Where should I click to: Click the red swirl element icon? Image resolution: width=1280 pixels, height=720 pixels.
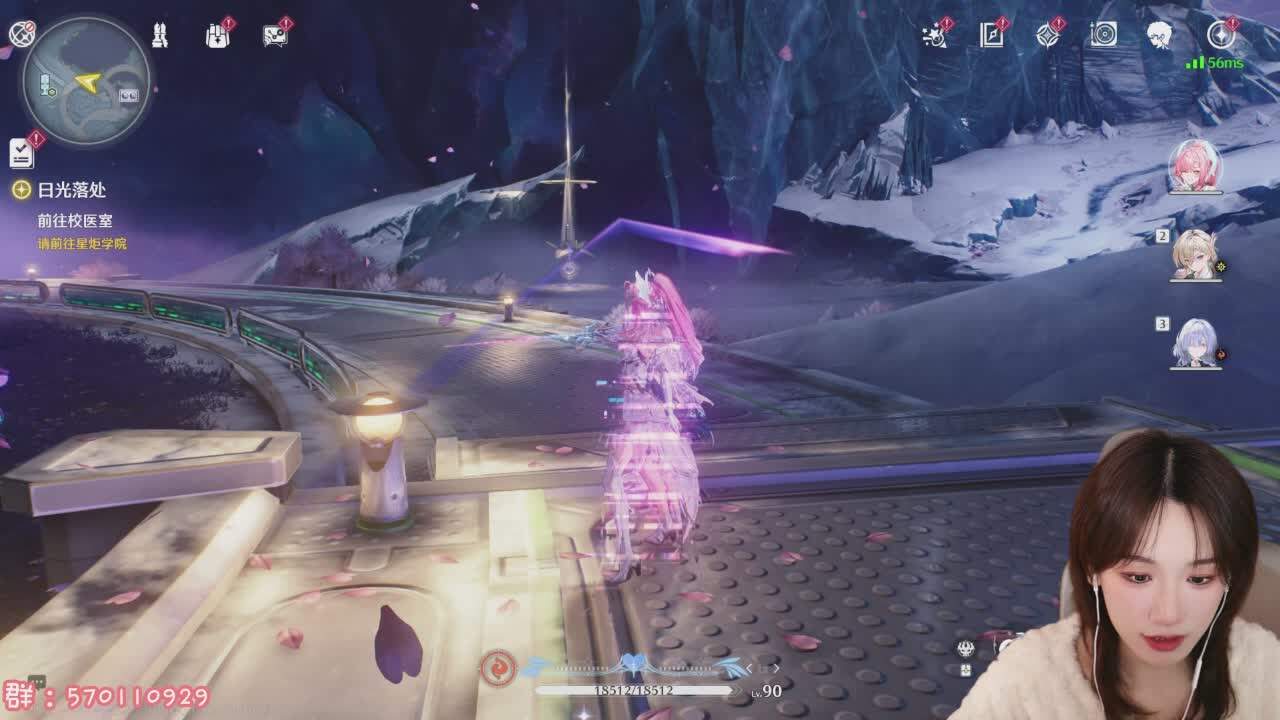click(497, 666)
